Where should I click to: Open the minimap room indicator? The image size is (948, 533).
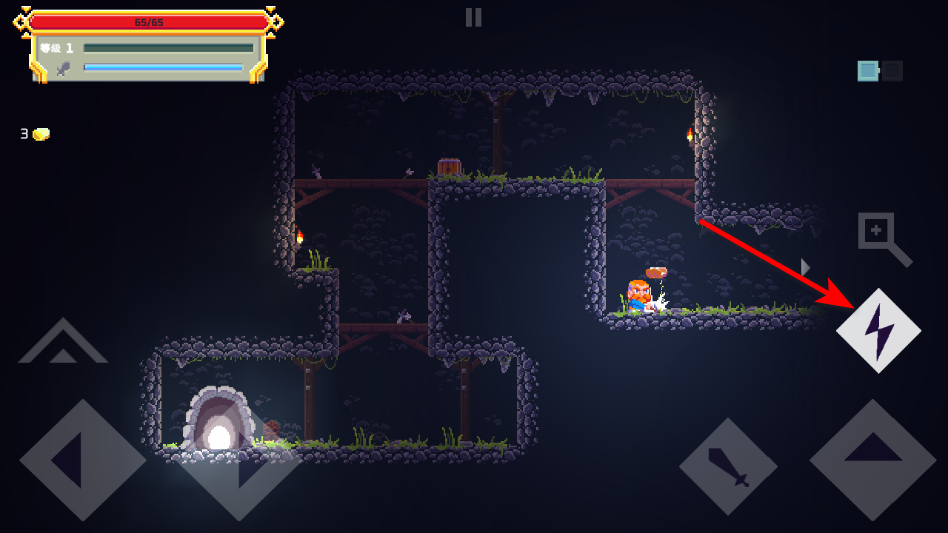click(879, 71)
